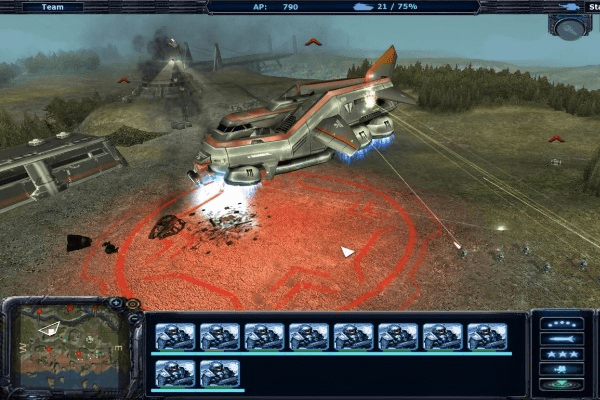Click the camera icon button
600x400 pixels.
(561, 370)
